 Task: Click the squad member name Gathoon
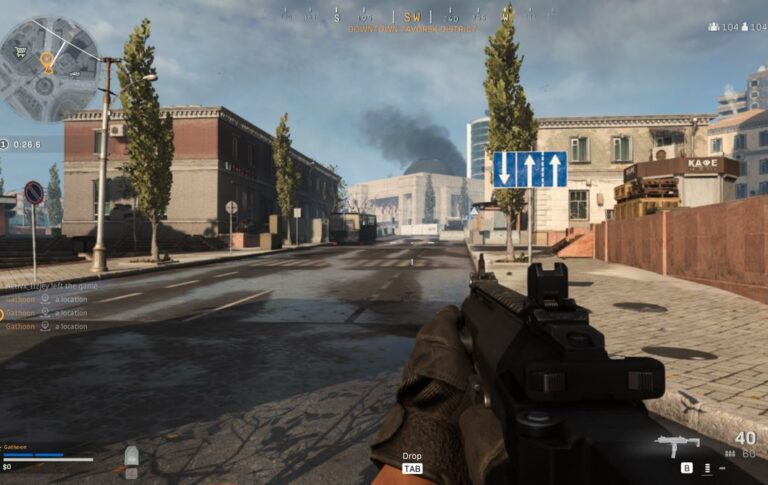click(15, 447)
